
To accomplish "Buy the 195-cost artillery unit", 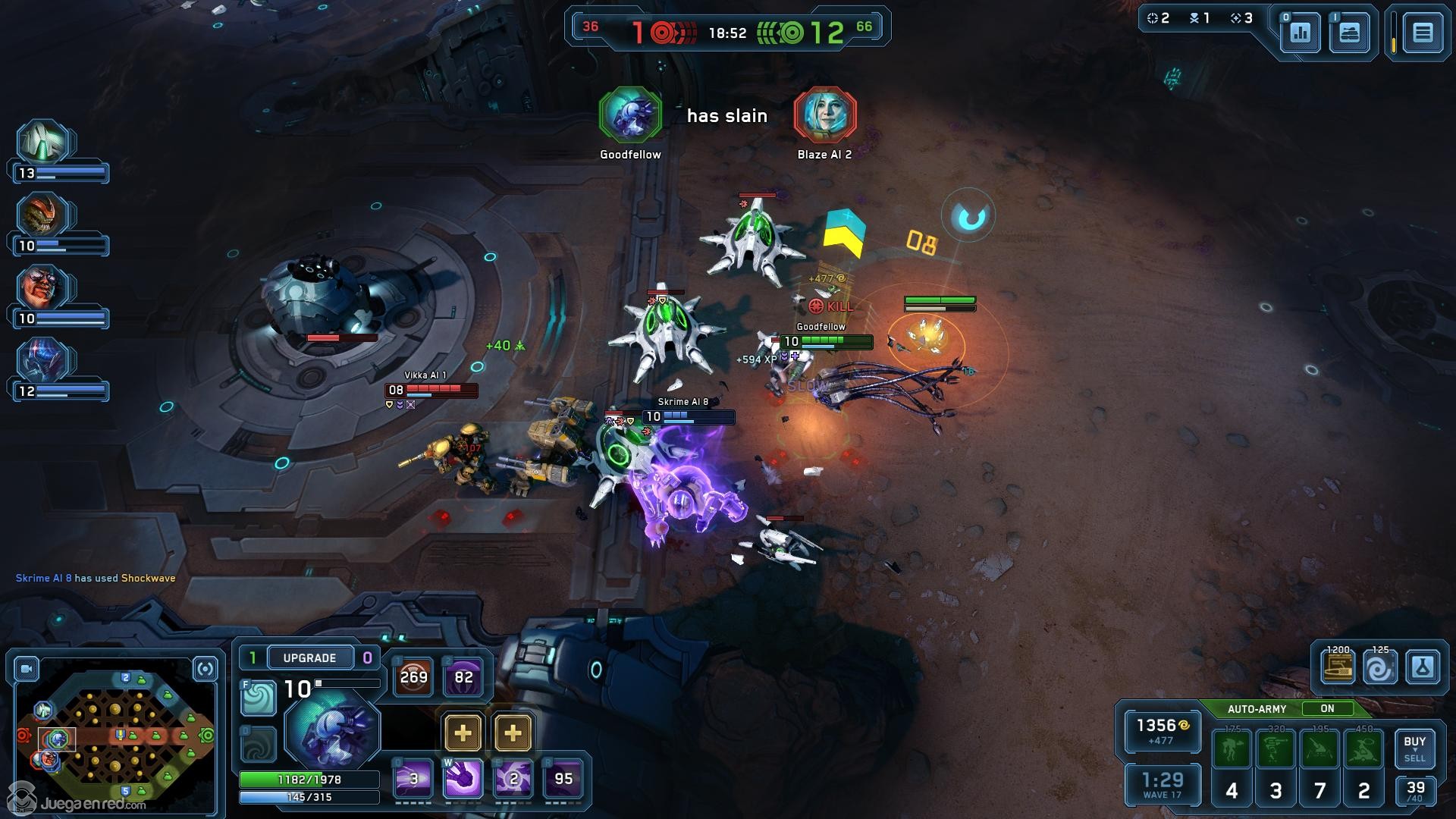I will point(1320,749).
